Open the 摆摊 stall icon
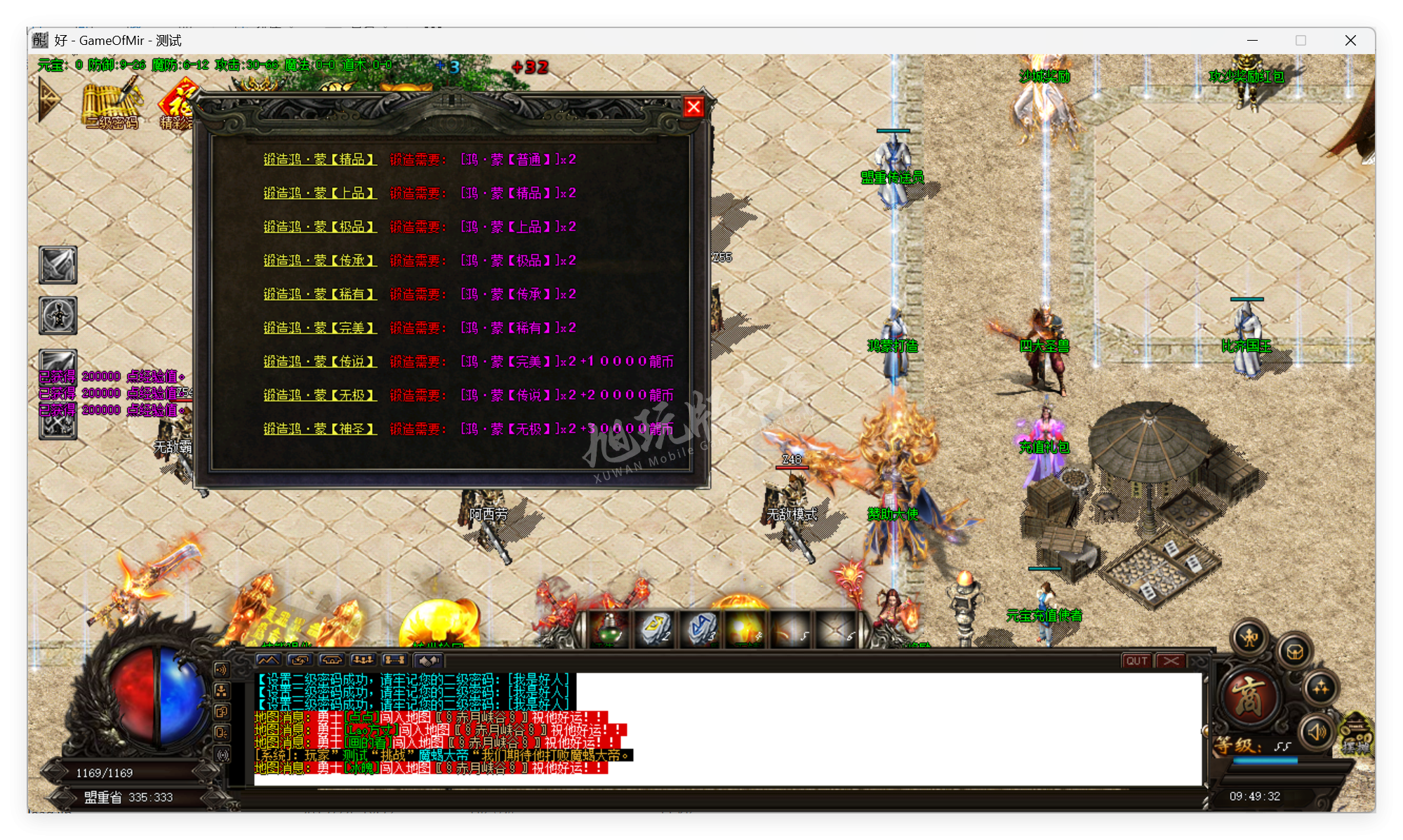 pyautogui.click(x=1357, y=737)
